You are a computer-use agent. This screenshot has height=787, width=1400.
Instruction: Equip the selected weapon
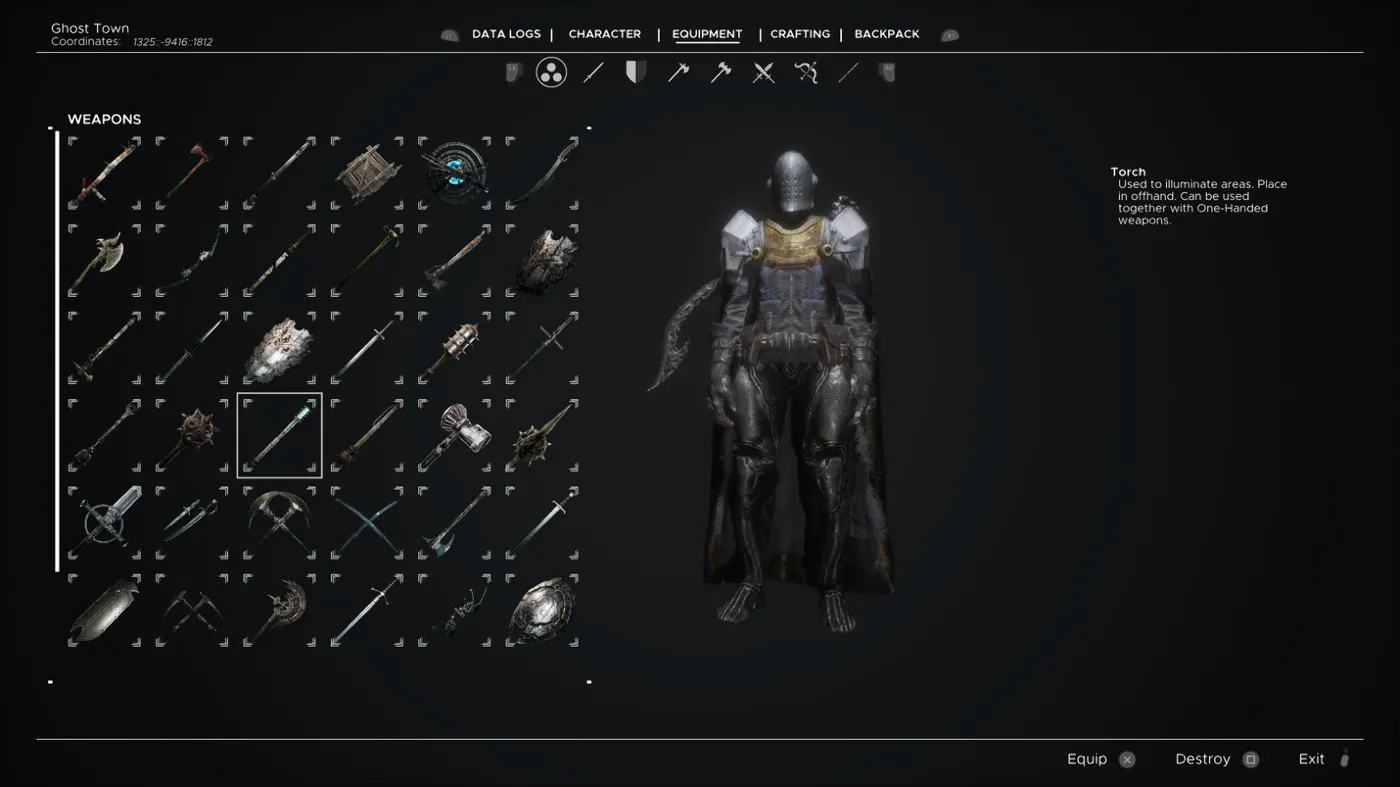pos(1100,759)
